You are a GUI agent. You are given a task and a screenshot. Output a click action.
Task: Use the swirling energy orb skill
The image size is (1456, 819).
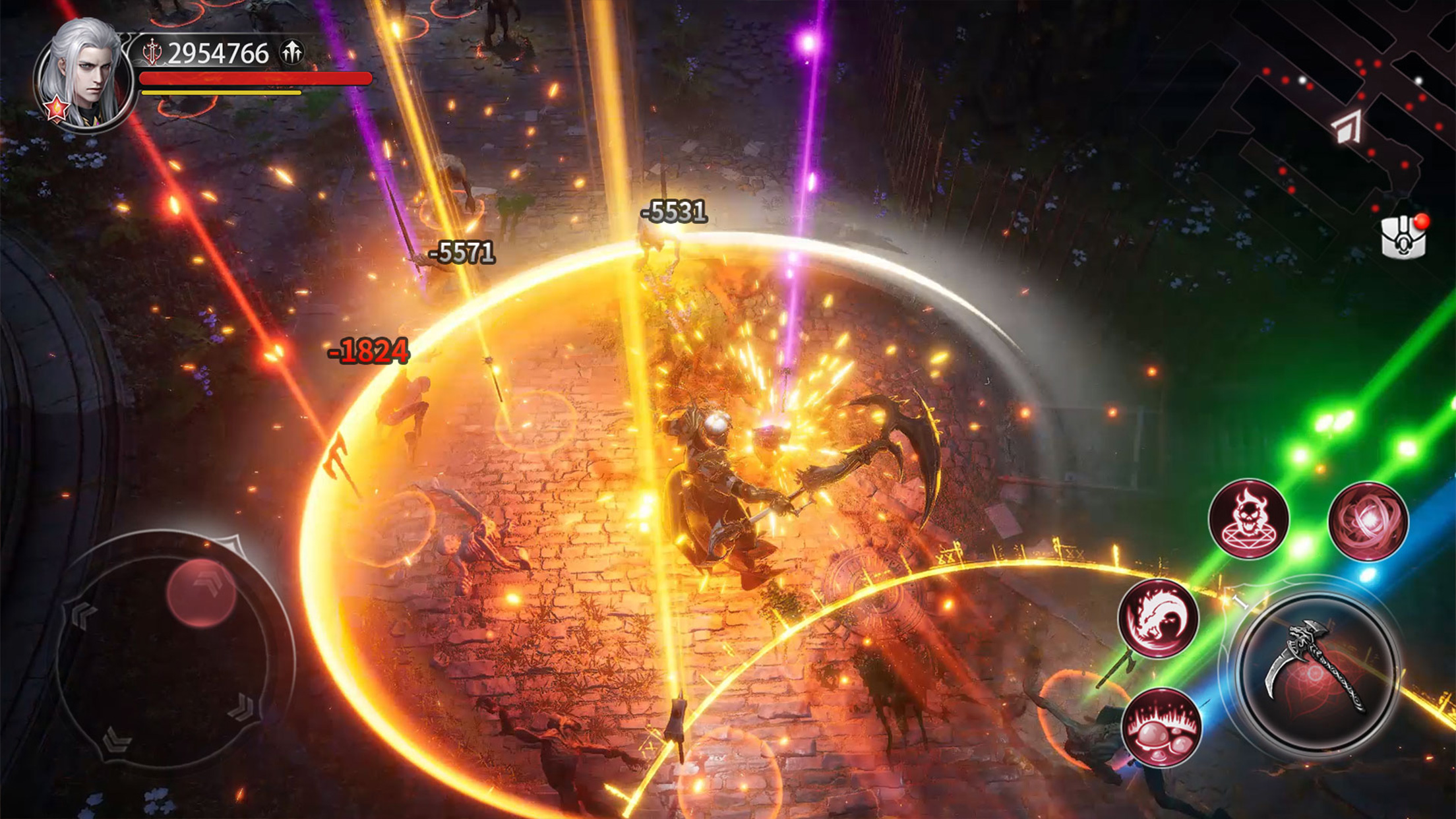tap(1368, 521)
